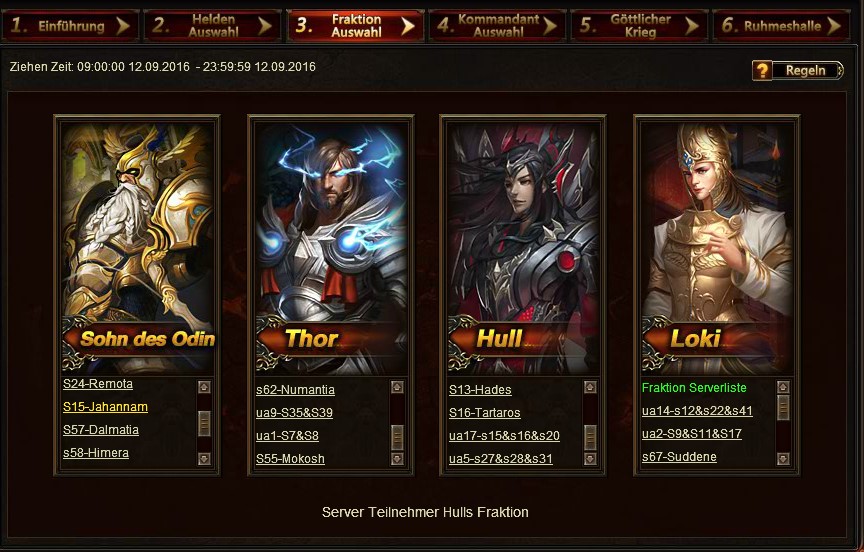The height and width of the screenshot is (552, 864).
Task: Open the Einführung tab
Action: 70,26
